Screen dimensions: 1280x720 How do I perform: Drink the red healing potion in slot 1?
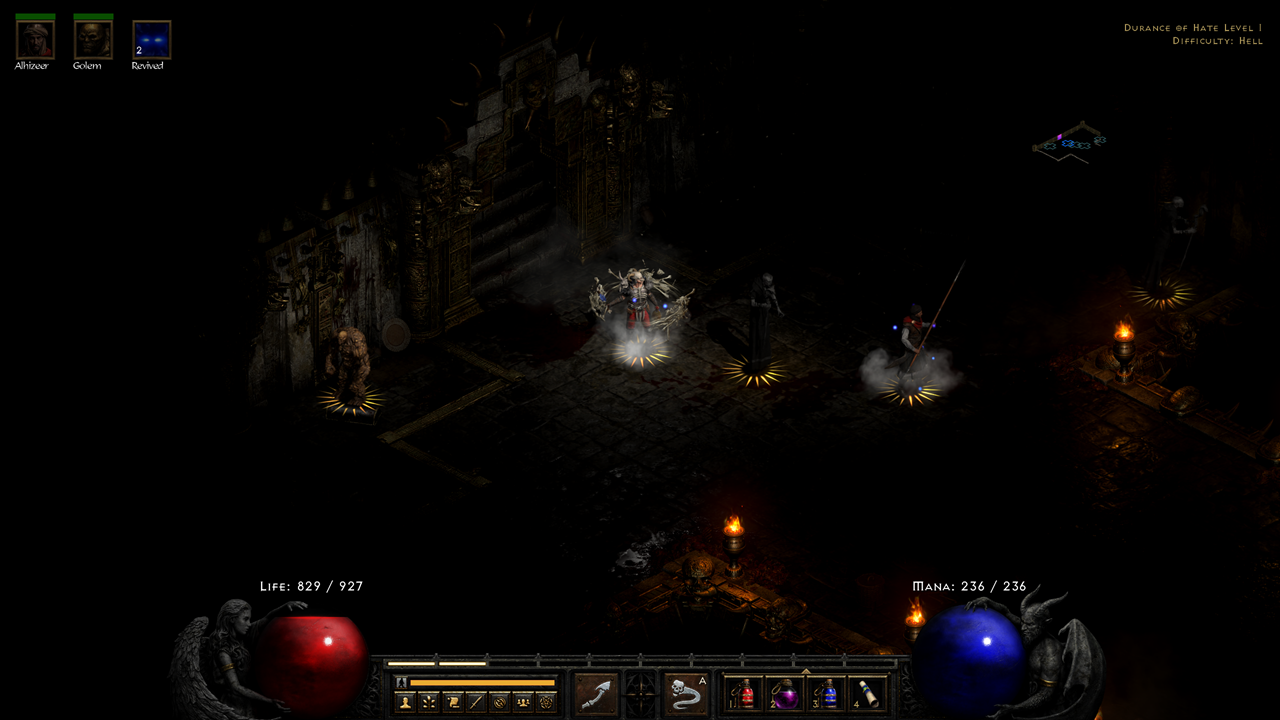pos(743,694)
